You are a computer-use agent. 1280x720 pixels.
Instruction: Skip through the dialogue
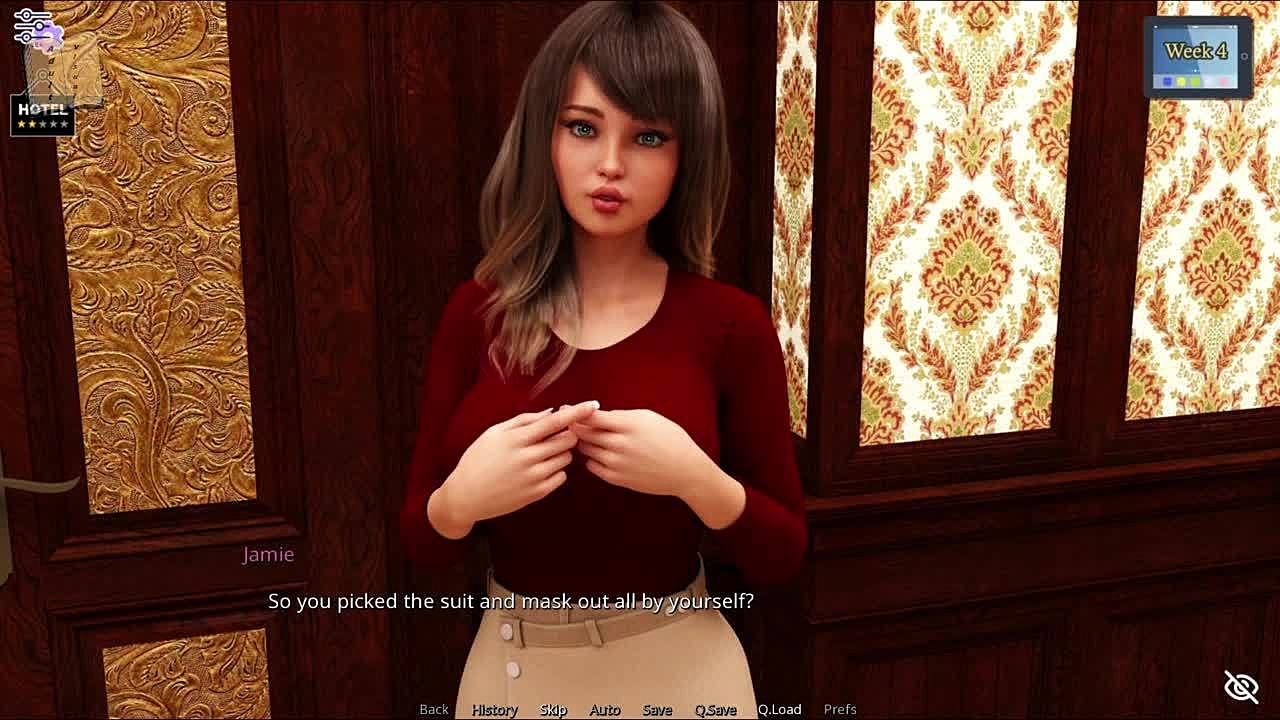coord(553,709)
